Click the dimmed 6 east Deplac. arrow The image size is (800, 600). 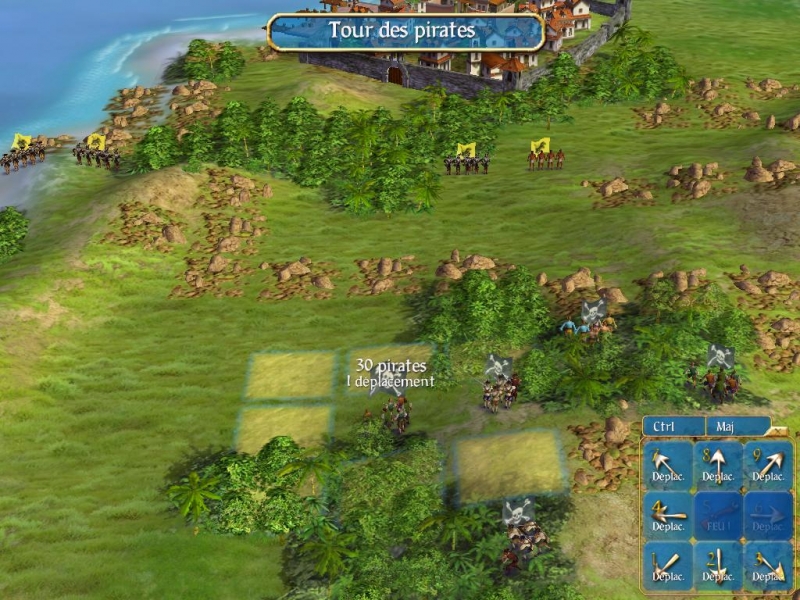(x=767, y=515)
